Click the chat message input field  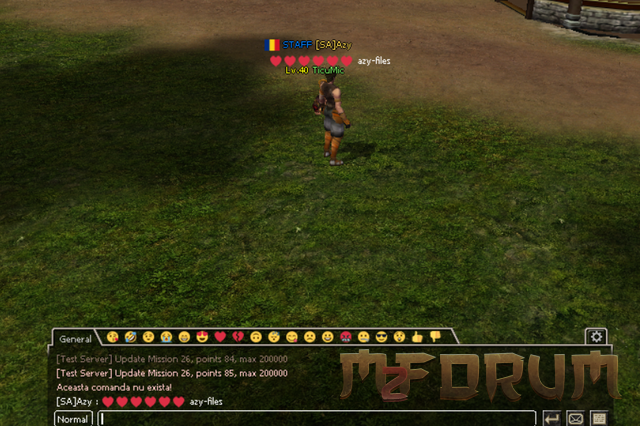click(317, 418)
